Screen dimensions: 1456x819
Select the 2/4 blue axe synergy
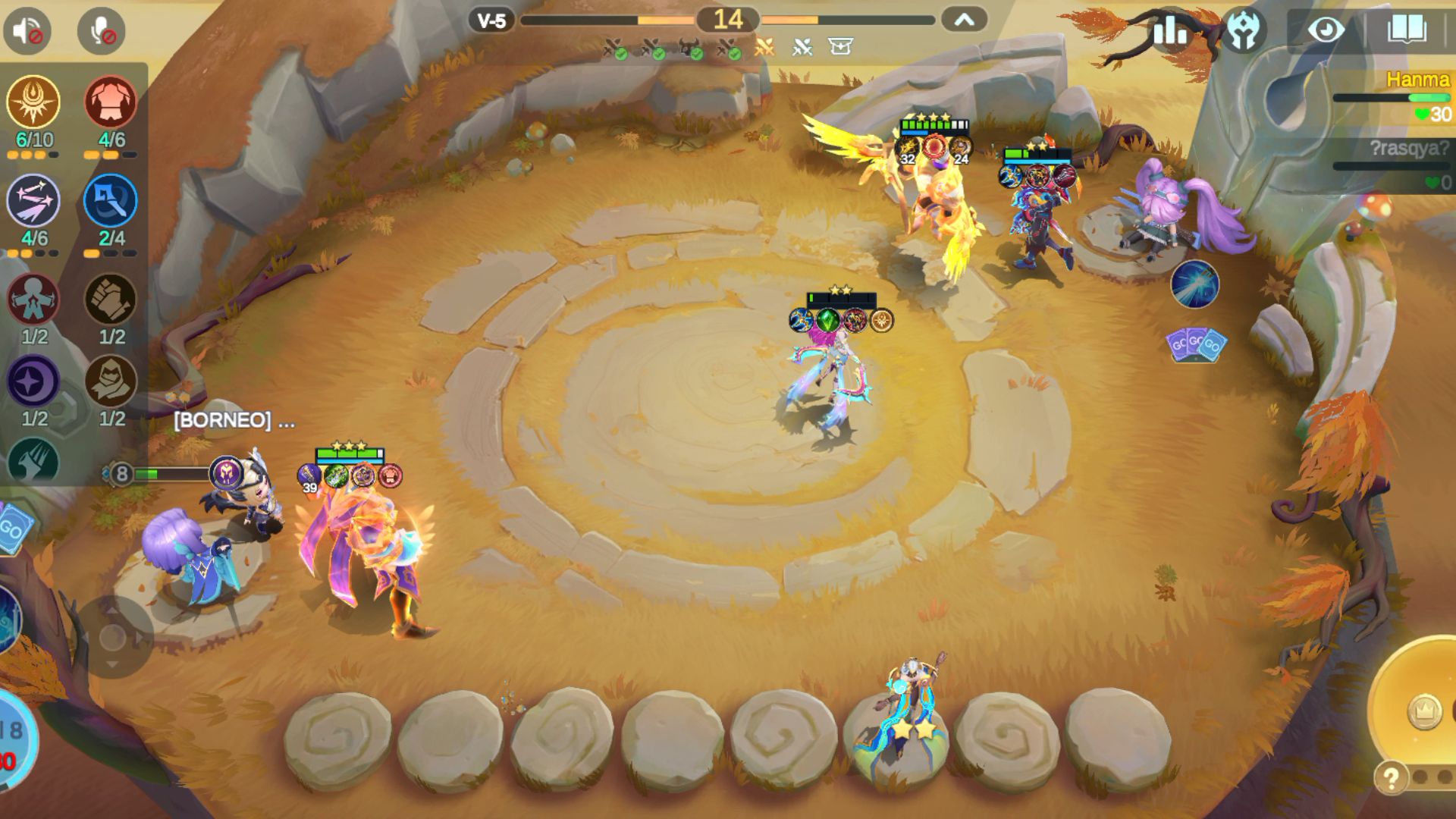pos(111,201)
